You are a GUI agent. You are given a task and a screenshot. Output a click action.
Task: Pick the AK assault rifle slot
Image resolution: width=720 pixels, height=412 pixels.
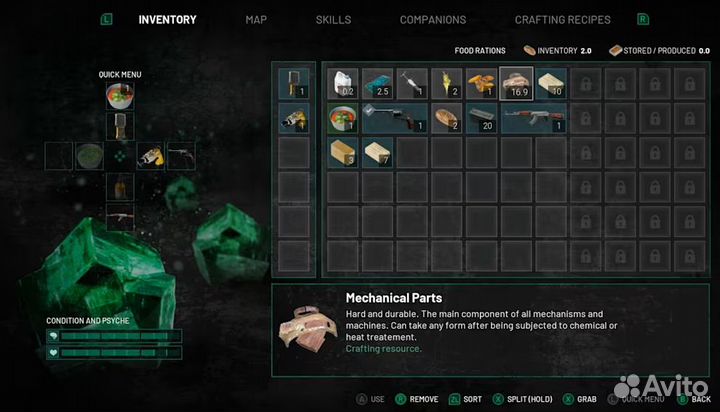click(534, 118)
